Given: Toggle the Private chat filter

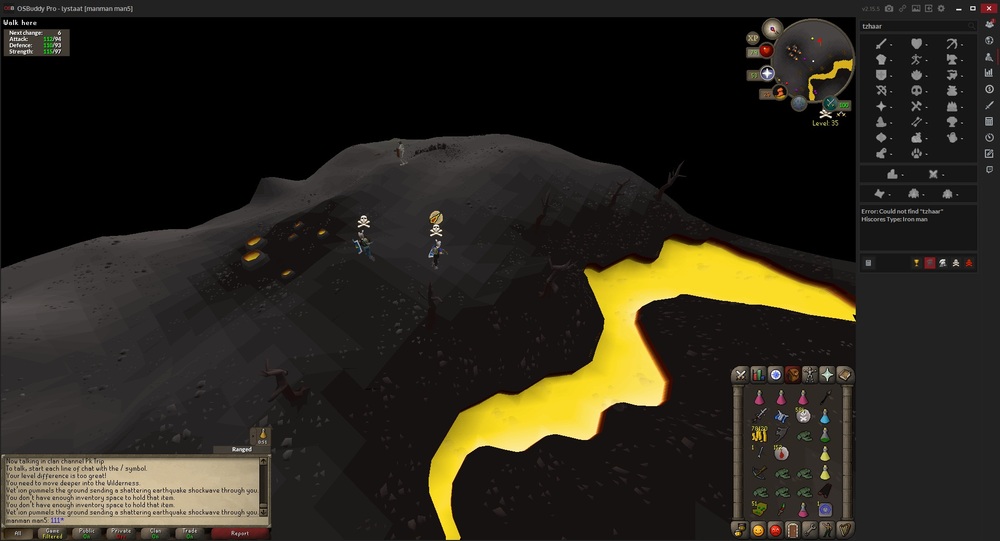Looking at the screenshot, I should (x=121, y=534).
